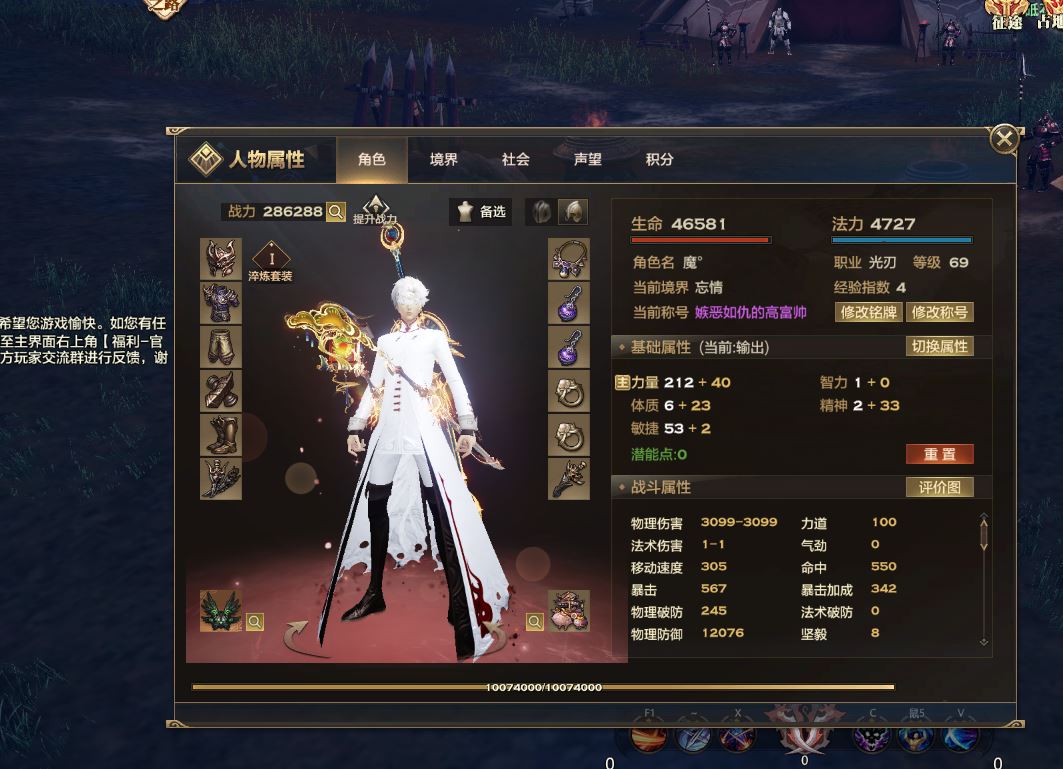1063x769 pixels.
Task: Click the 提升战力 icon
Action: click(x=375, y=209)
